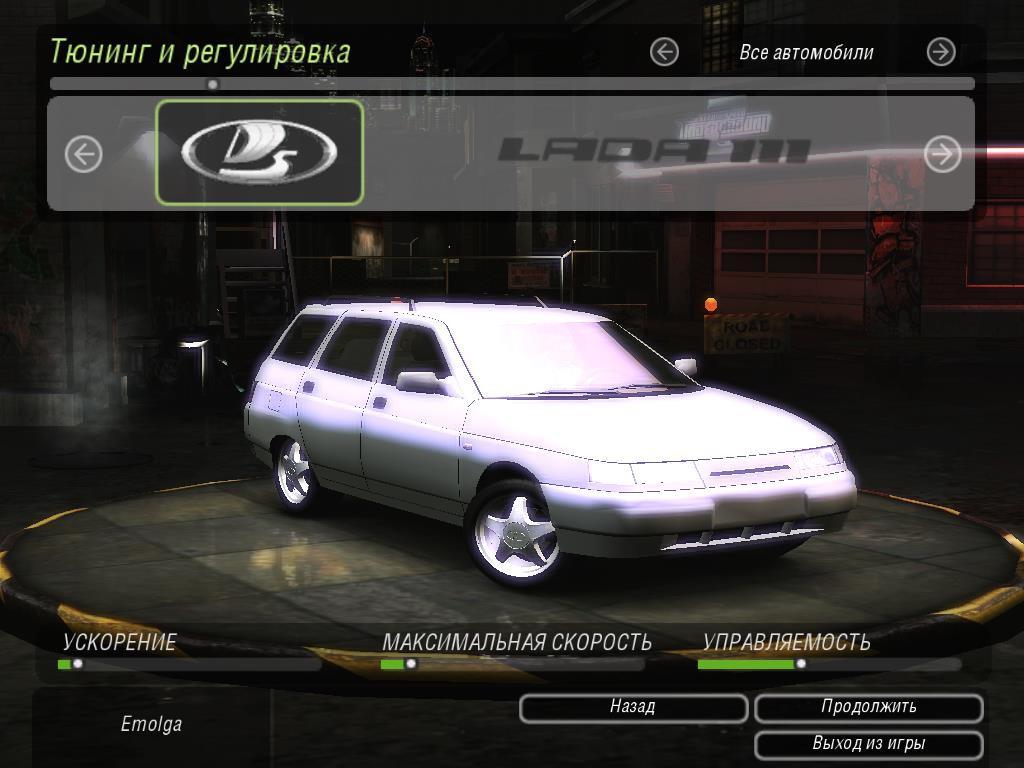1024x768 pixels.
Task: Click the car list scrollbar handle
Action: pyautogui.click(x=212, y=85)
